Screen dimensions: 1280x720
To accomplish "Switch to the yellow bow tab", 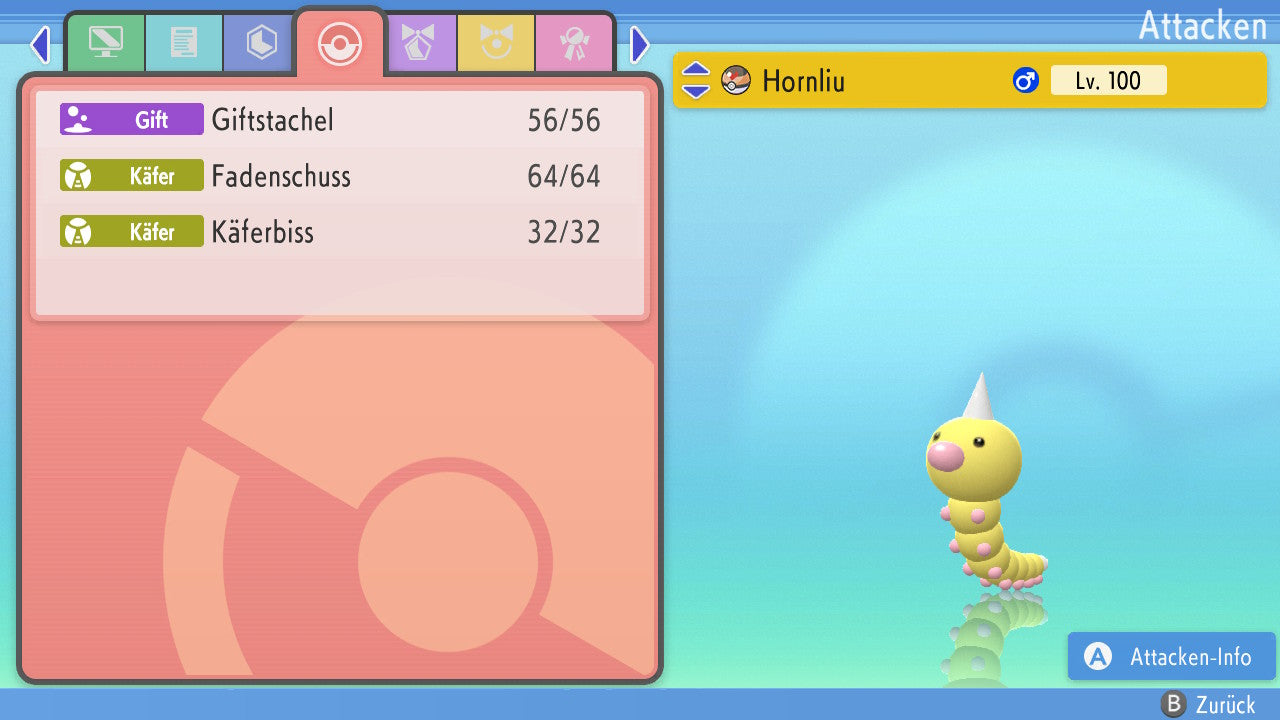I will pos(496,43).
